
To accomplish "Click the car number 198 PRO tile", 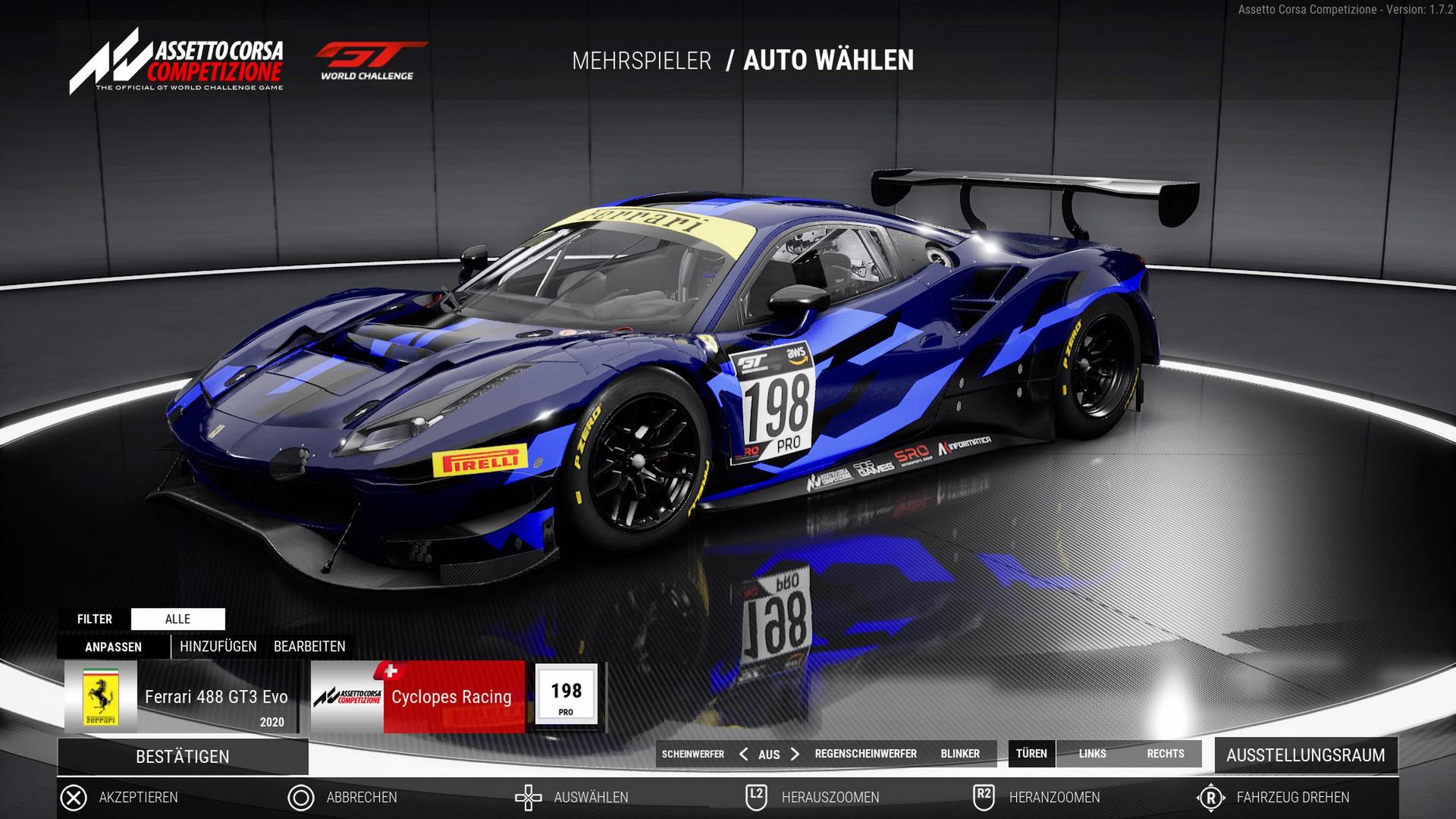I will click(566, 695).
